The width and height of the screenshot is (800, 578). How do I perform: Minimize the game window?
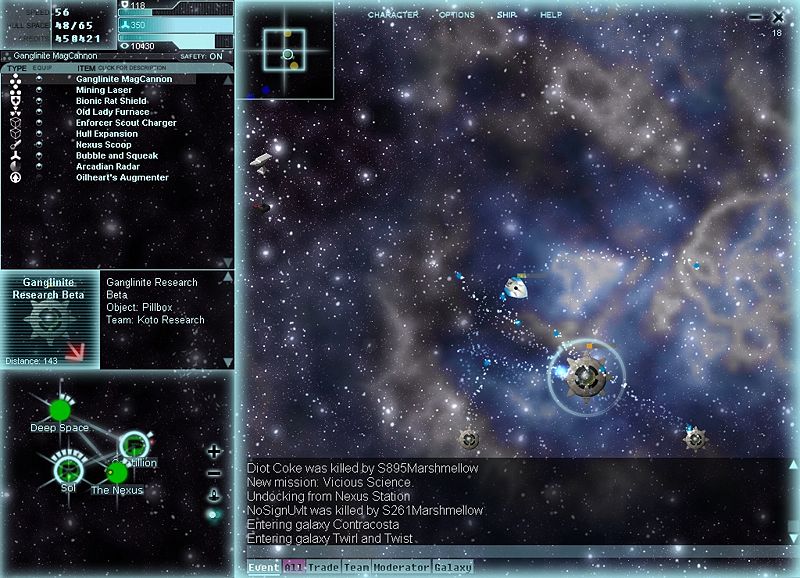756,17
